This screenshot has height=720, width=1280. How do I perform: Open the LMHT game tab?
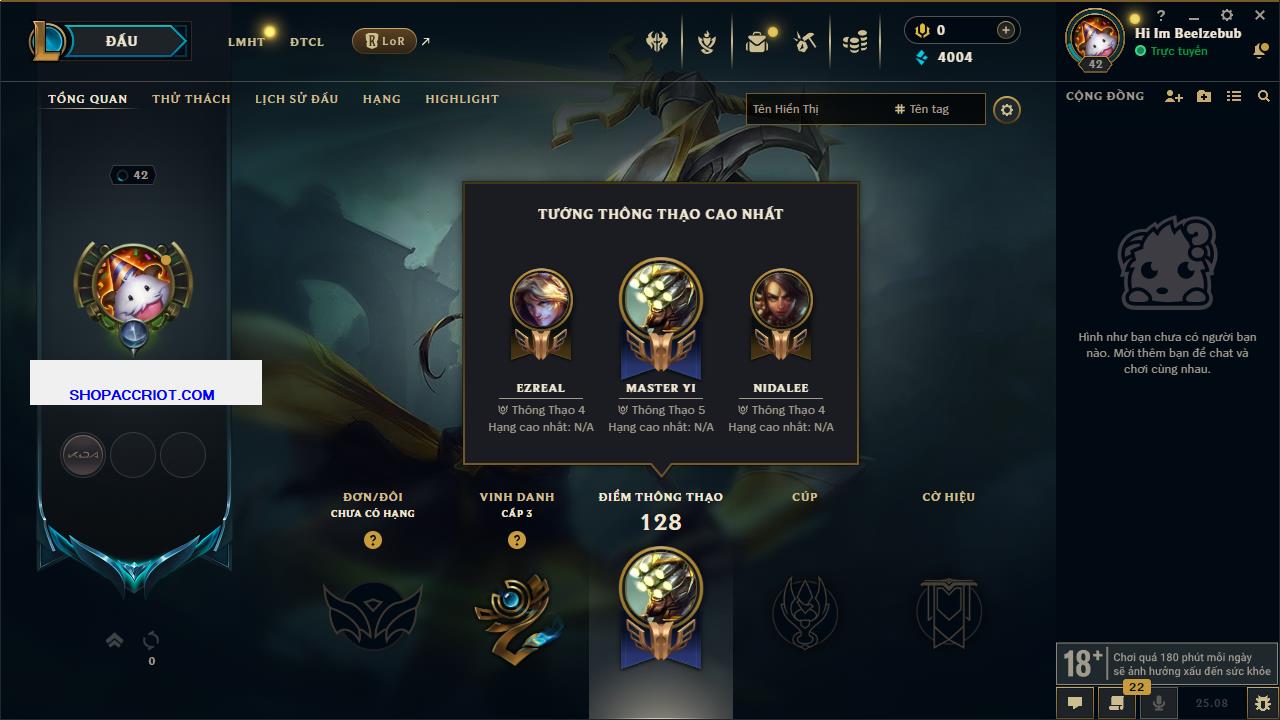[246, 42]
